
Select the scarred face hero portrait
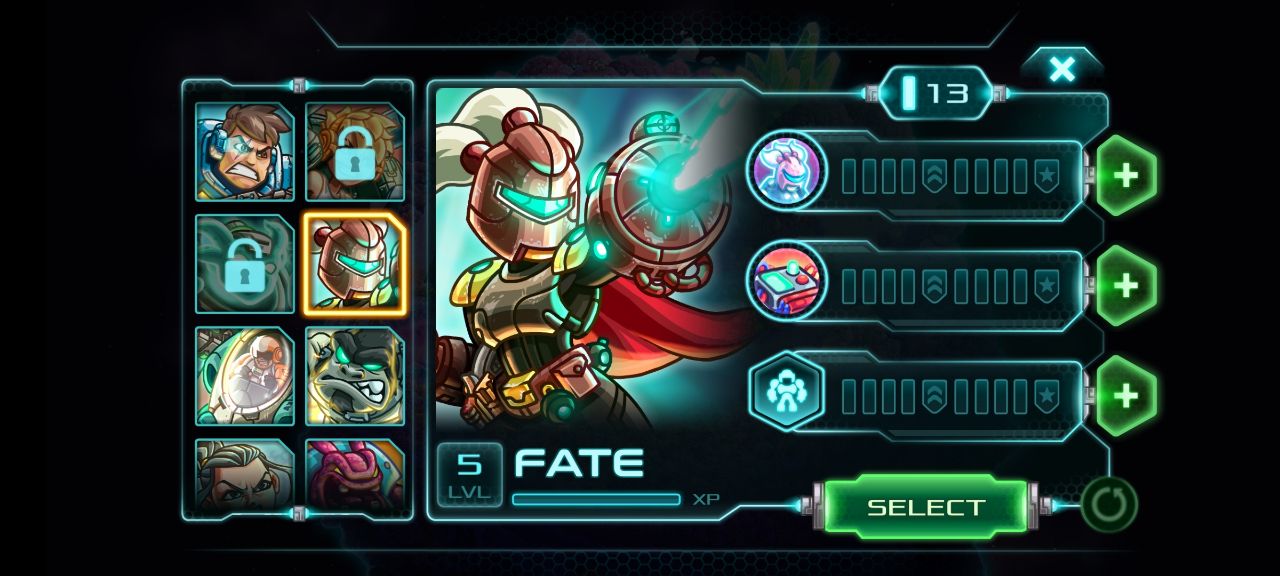[245, 475]
